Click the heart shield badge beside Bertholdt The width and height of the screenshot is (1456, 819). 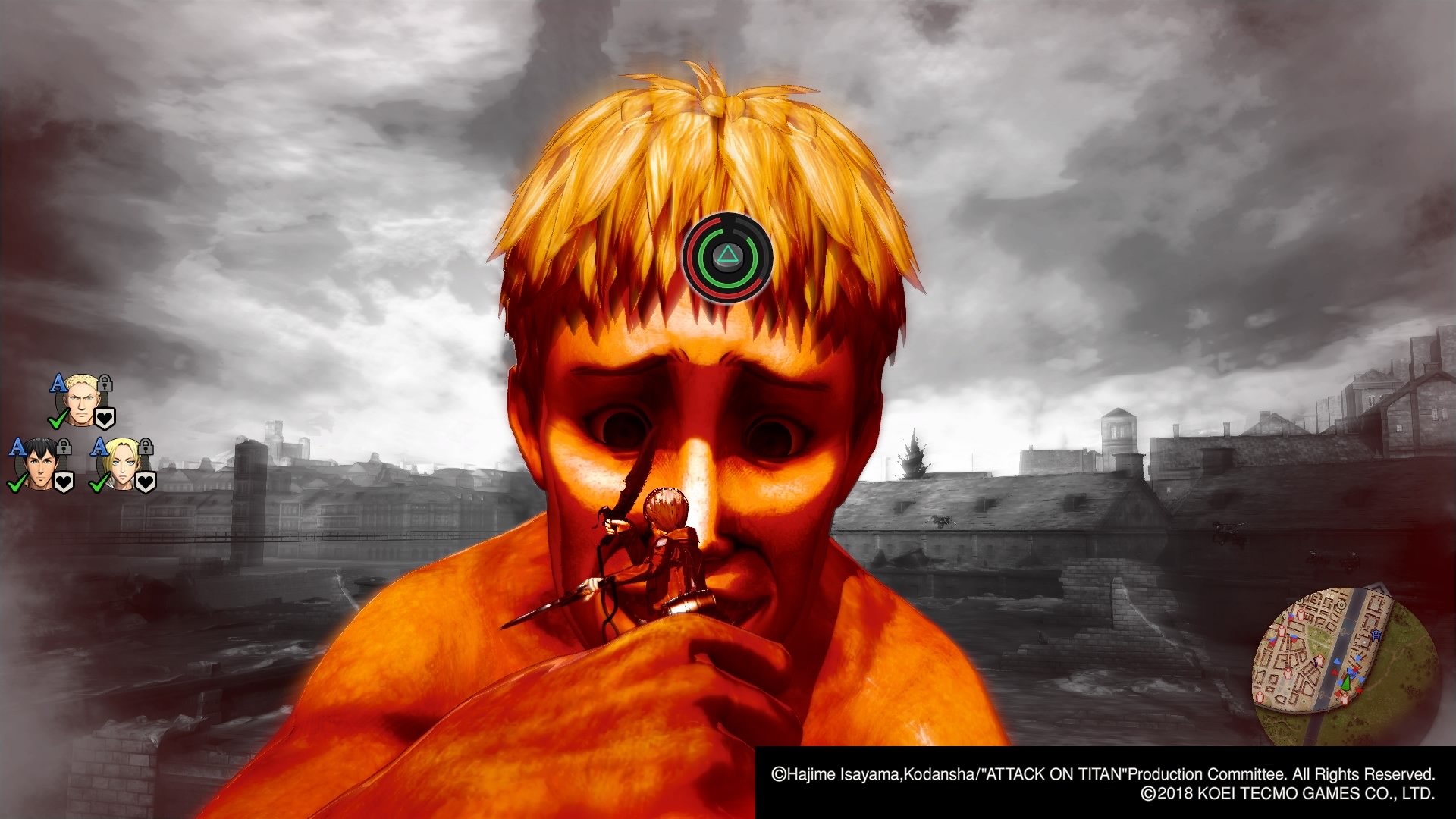(x=63, y=482)
